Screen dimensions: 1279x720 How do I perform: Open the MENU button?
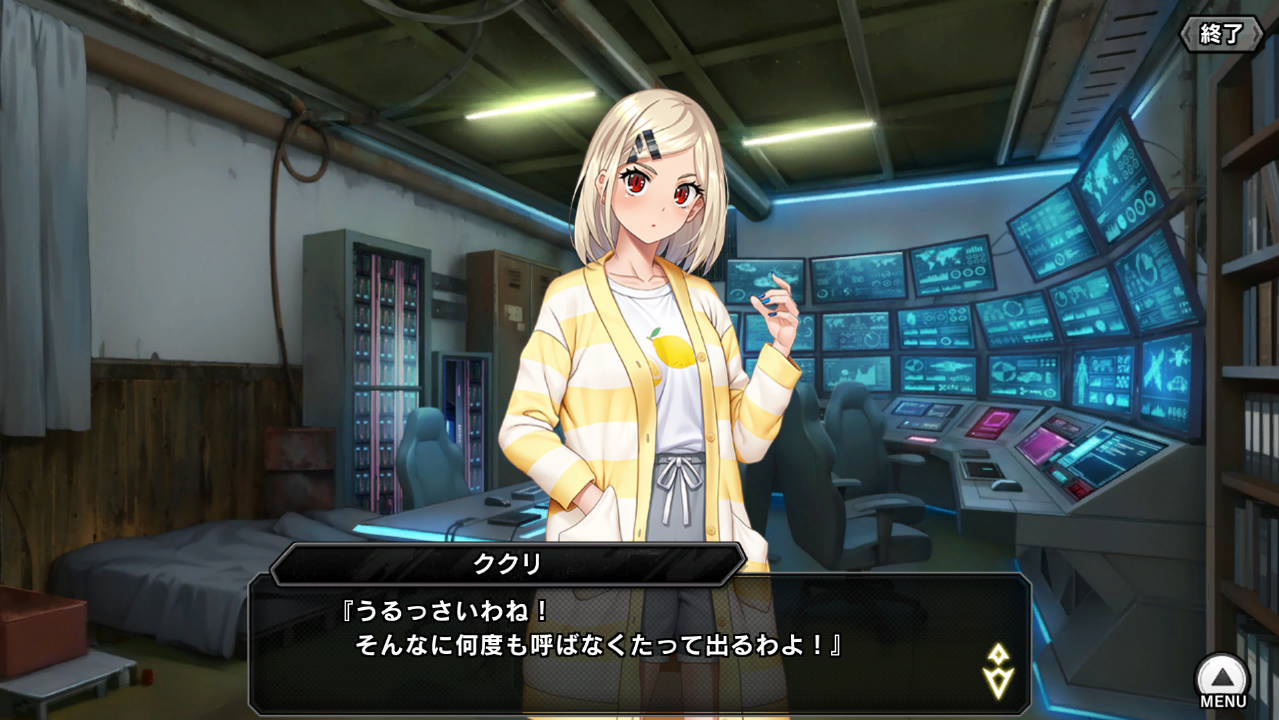[1222, 679]
